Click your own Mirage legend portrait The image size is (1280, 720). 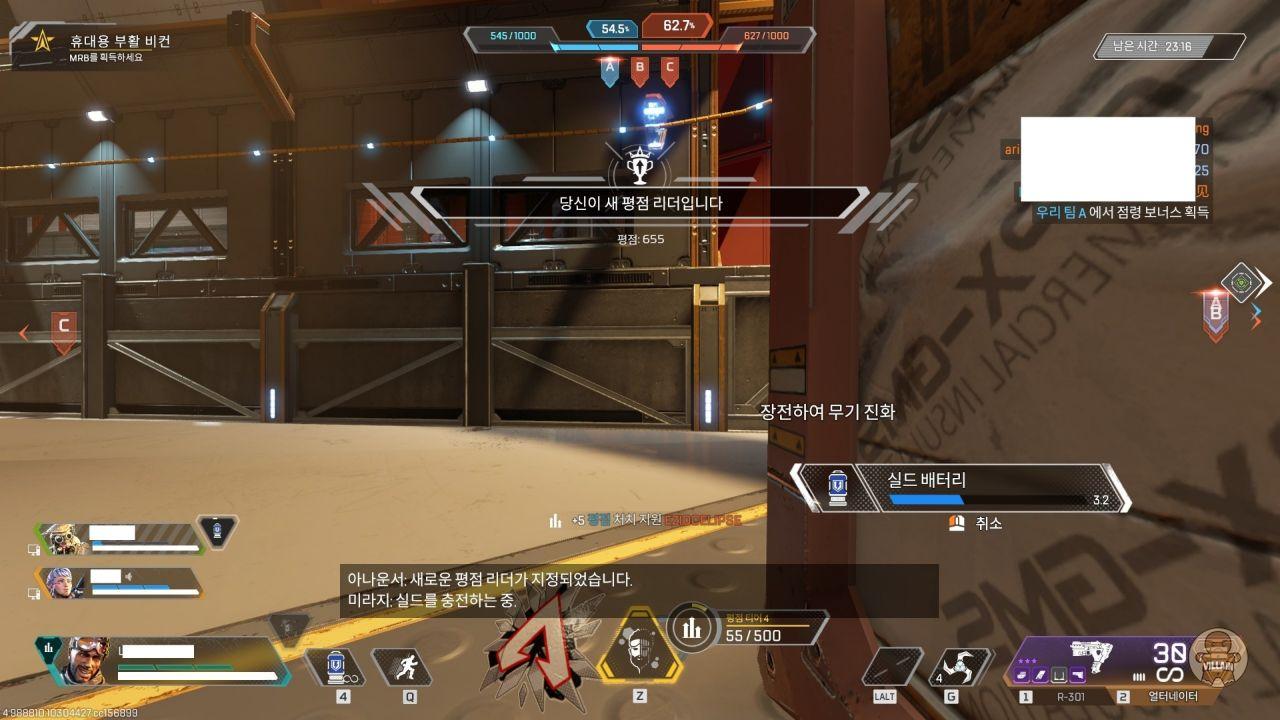click(x=86, y=659)
